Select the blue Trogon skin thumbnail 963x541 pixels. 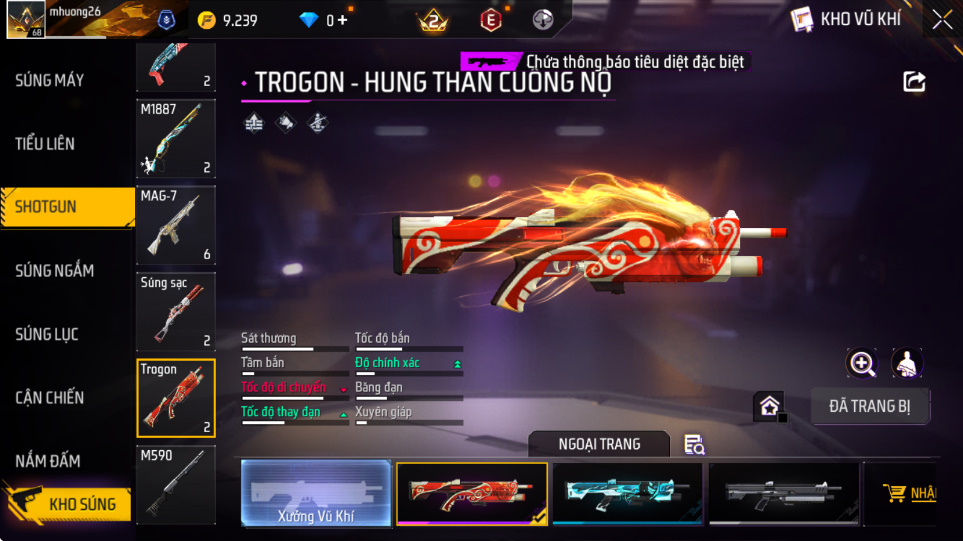pyautogui.click(x=627, y=493)
